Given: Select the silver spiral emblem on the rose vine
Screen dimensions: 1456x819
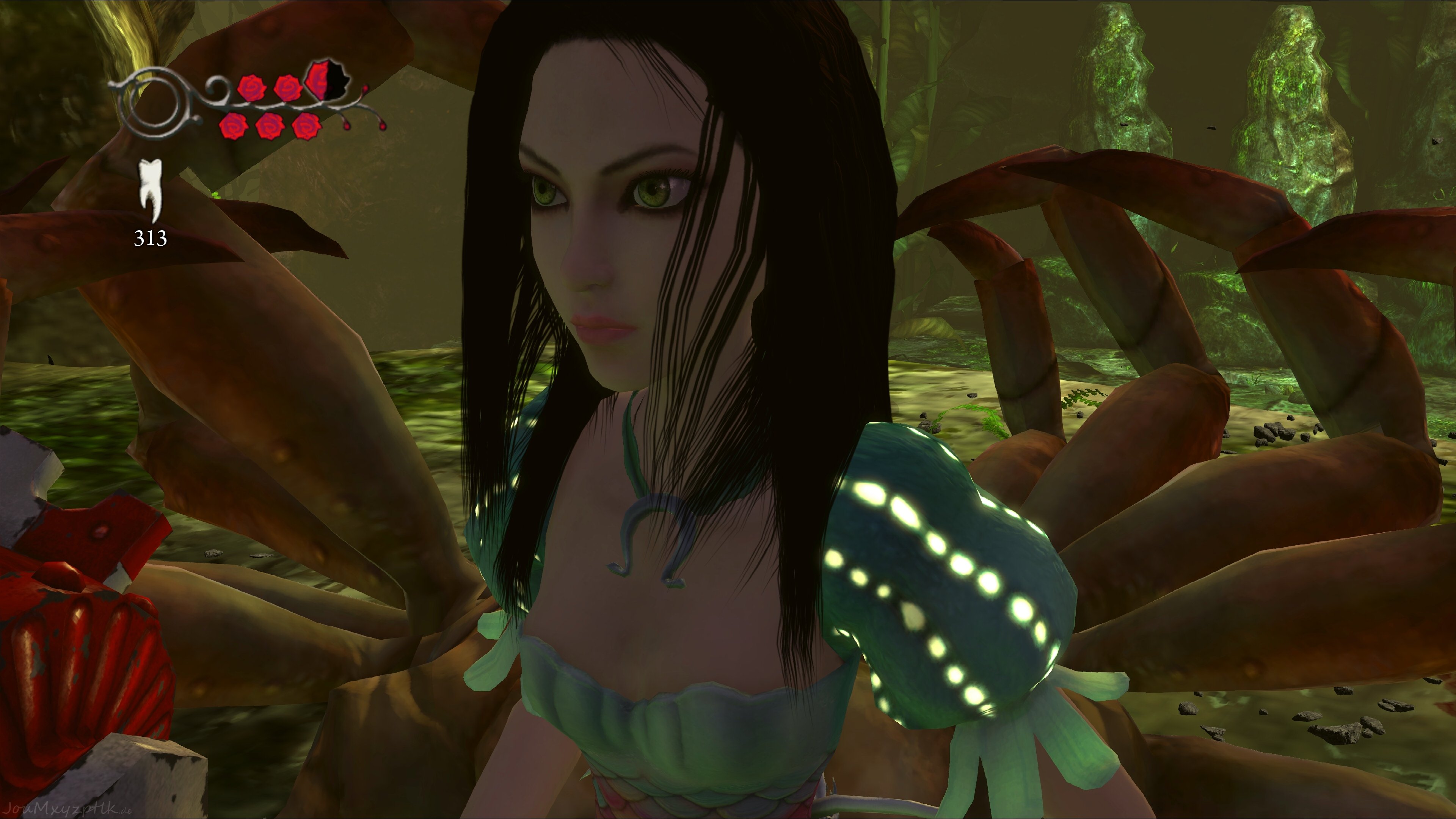Looking at the screenshot, I should pos(152,103).
